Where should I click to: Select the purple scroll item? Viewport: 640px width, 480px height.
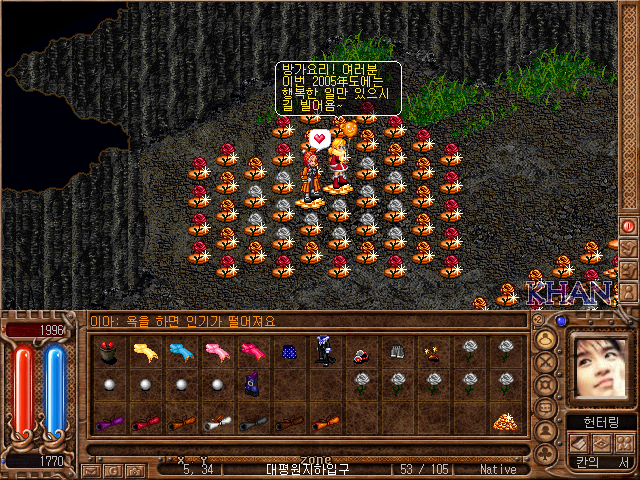[109, 423]
